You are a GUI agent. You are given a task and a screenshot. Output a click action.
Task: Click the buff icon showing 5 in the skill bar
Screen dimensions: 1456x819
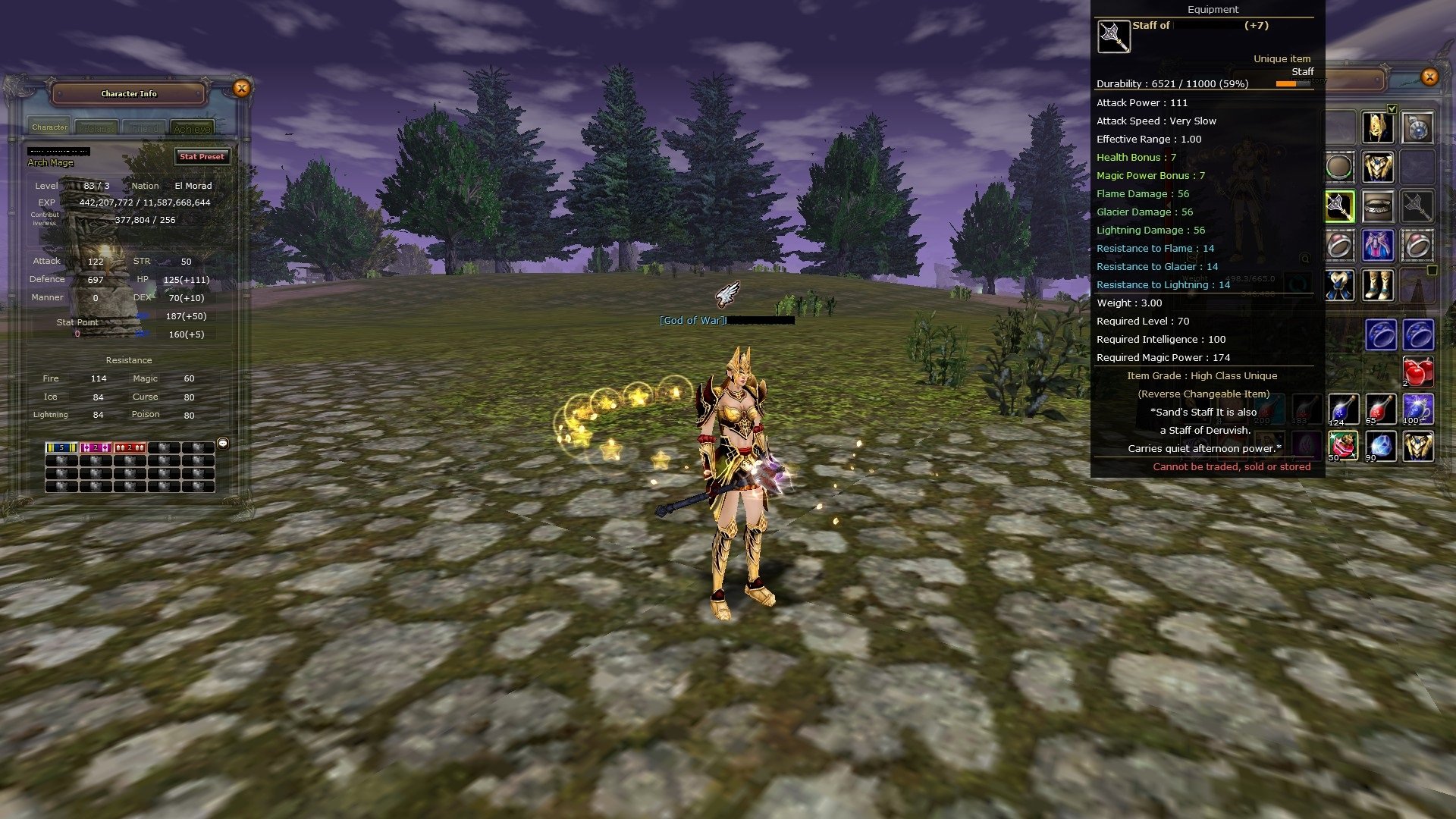click(x=61, y=447)
